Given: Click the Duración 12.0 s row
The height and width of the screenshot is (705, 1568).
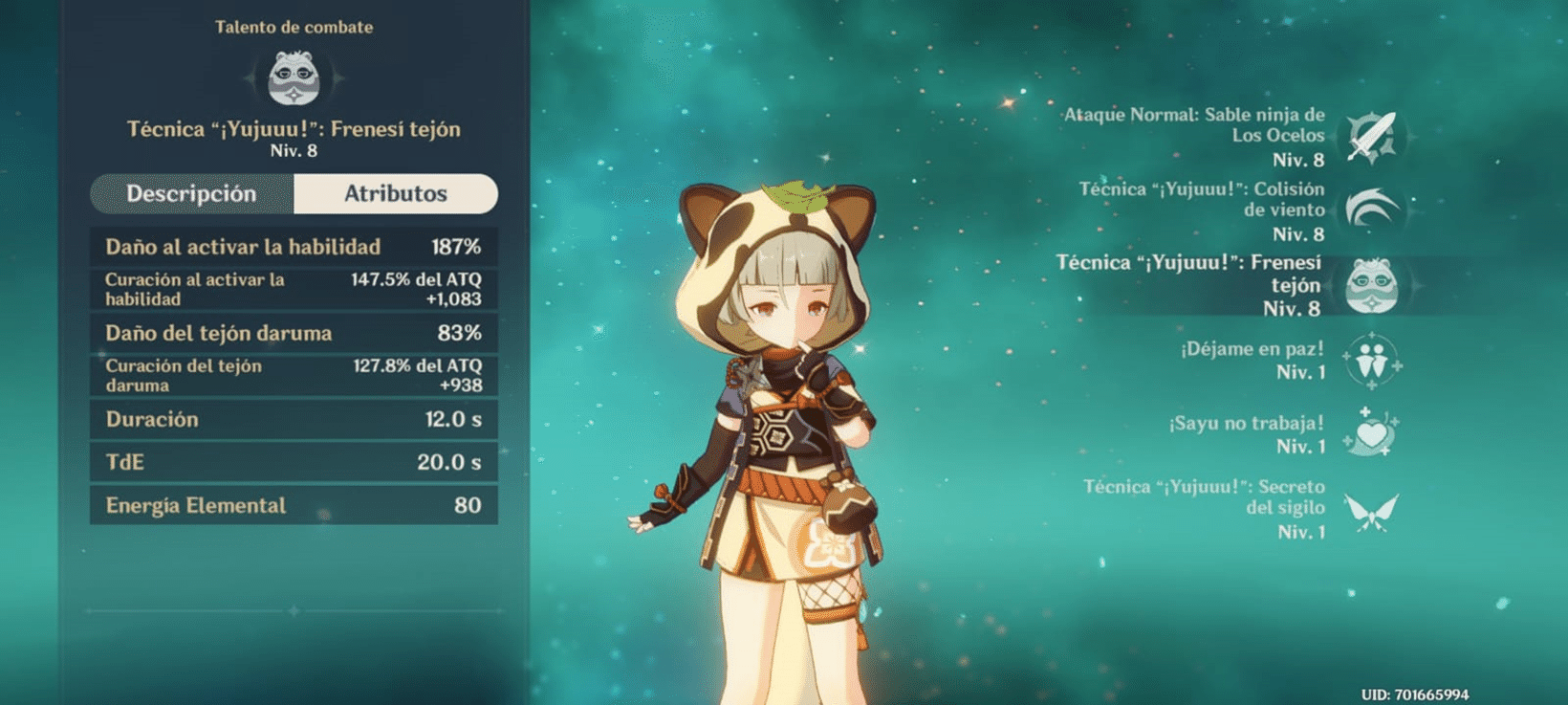Looking at the screenshot, I should [292, 419].
